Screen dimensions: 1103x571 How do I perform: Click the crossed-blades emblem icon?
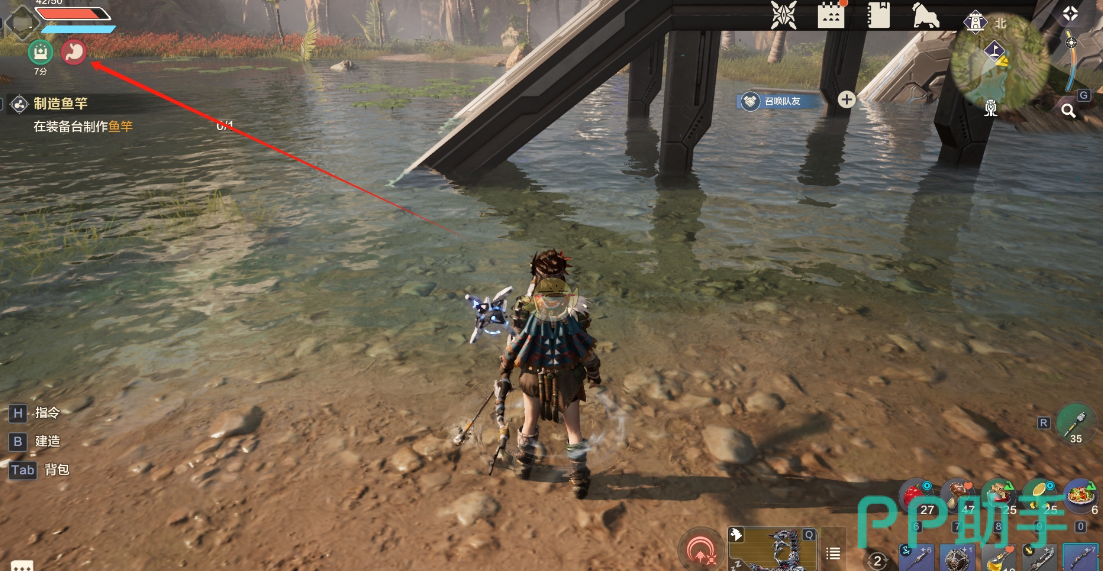tap(783, 15)
